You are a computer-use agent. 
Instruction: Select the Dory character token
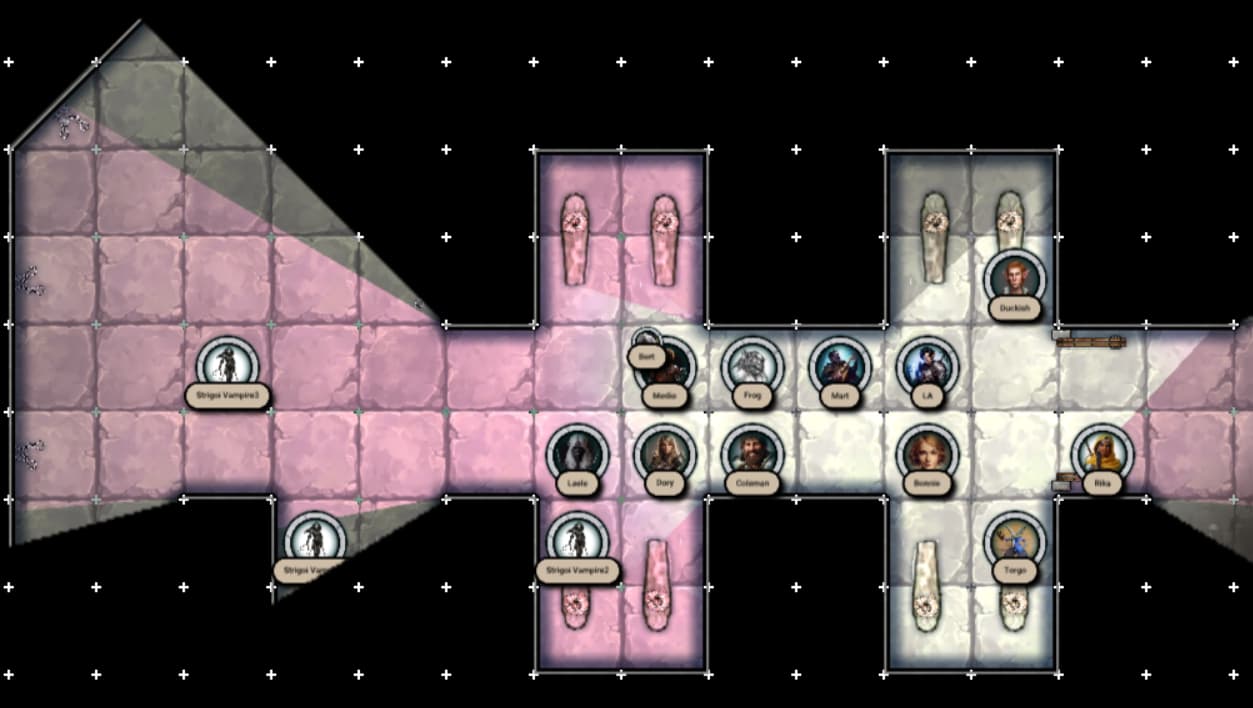[x=664, y=454]
